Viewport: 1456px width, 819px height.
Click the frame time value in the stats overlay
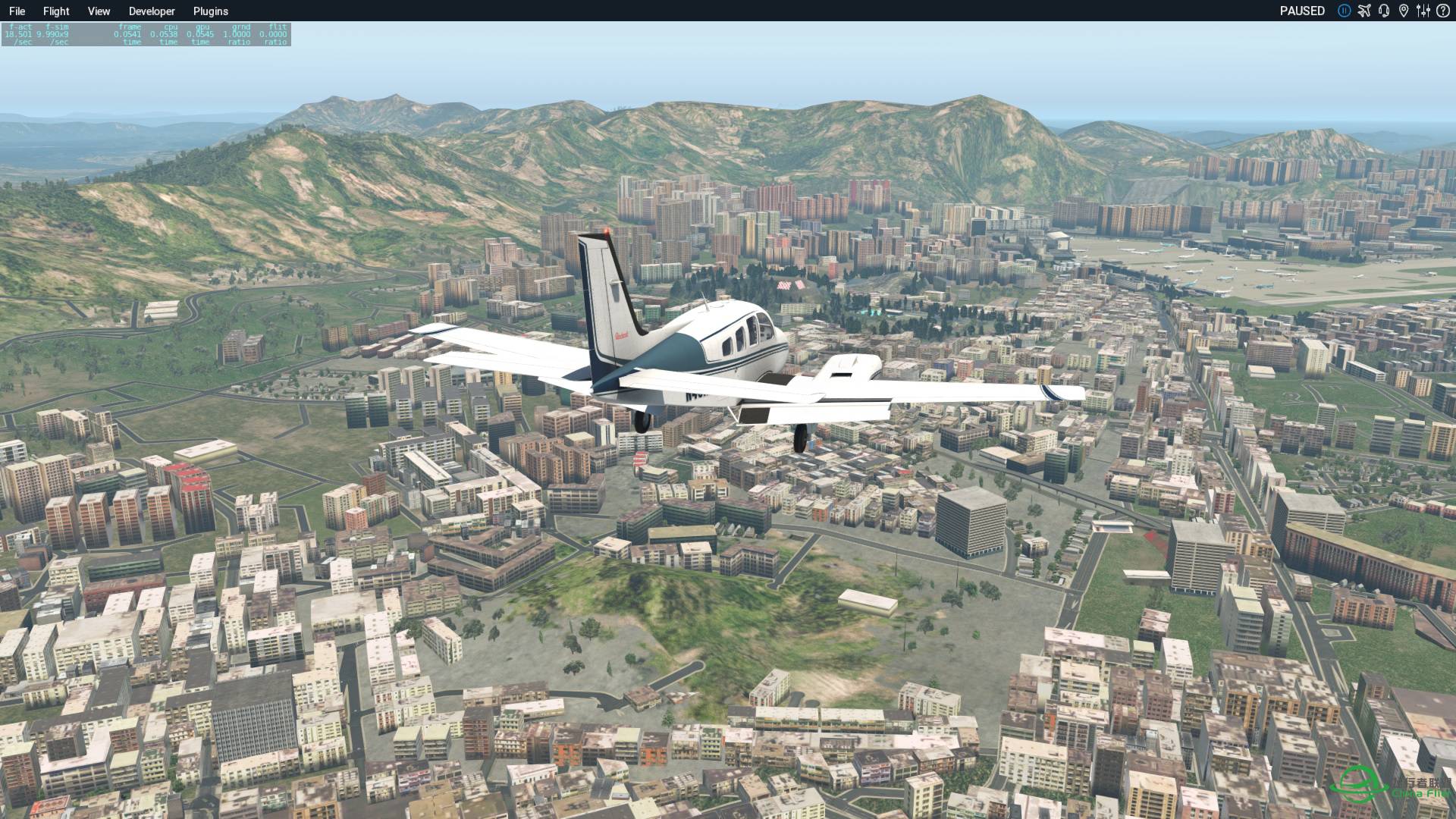(x=129, y=33)
